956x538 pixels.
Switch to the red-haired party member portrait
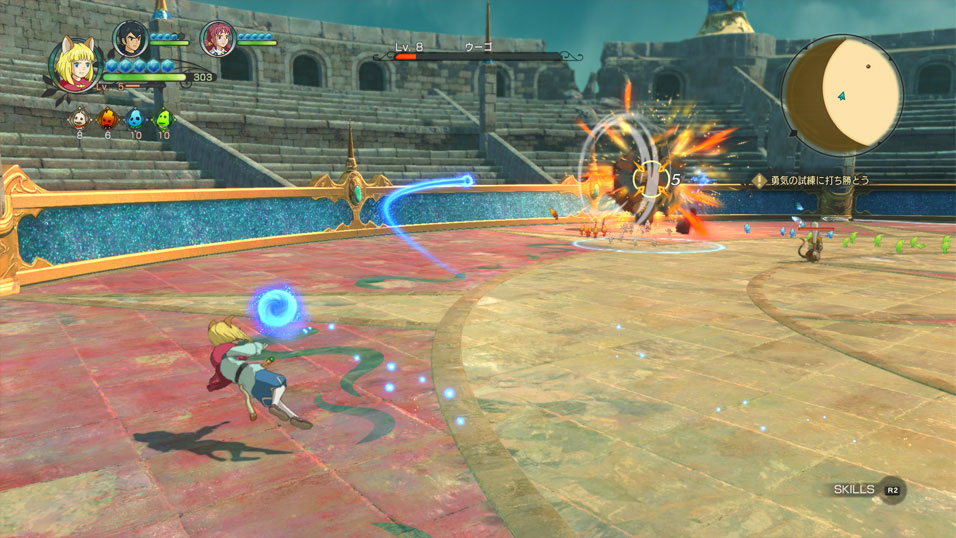pos(217,38)
